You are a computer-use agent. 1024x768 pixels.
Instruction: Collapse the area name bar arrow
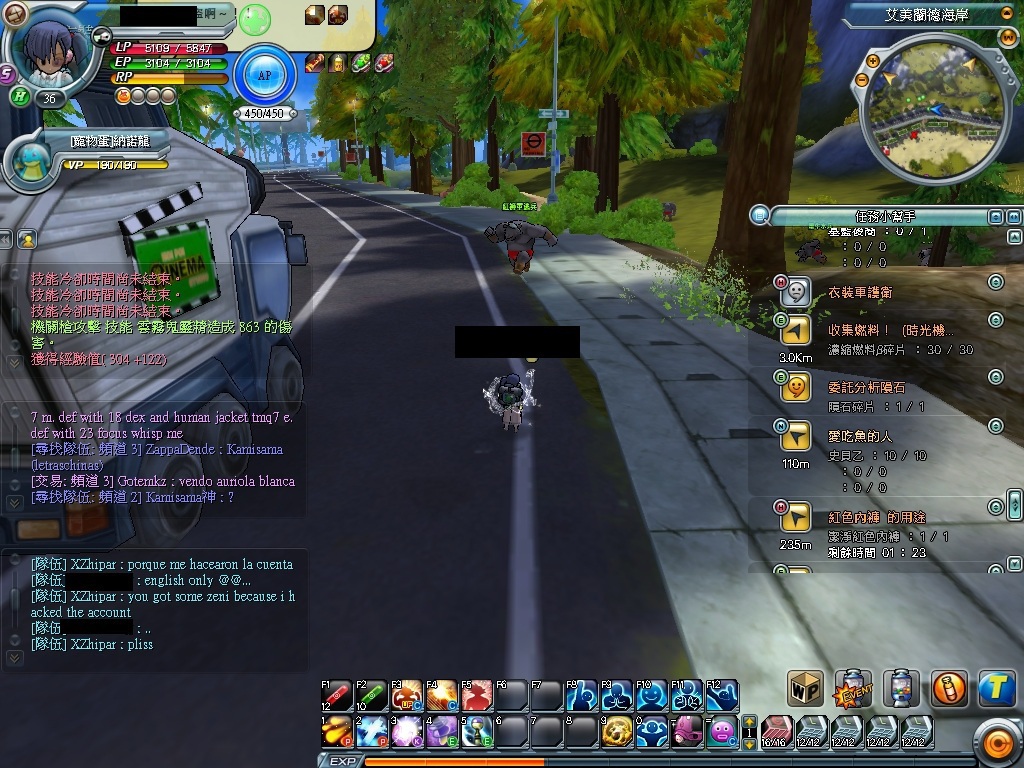click(x=1006, y=14)
